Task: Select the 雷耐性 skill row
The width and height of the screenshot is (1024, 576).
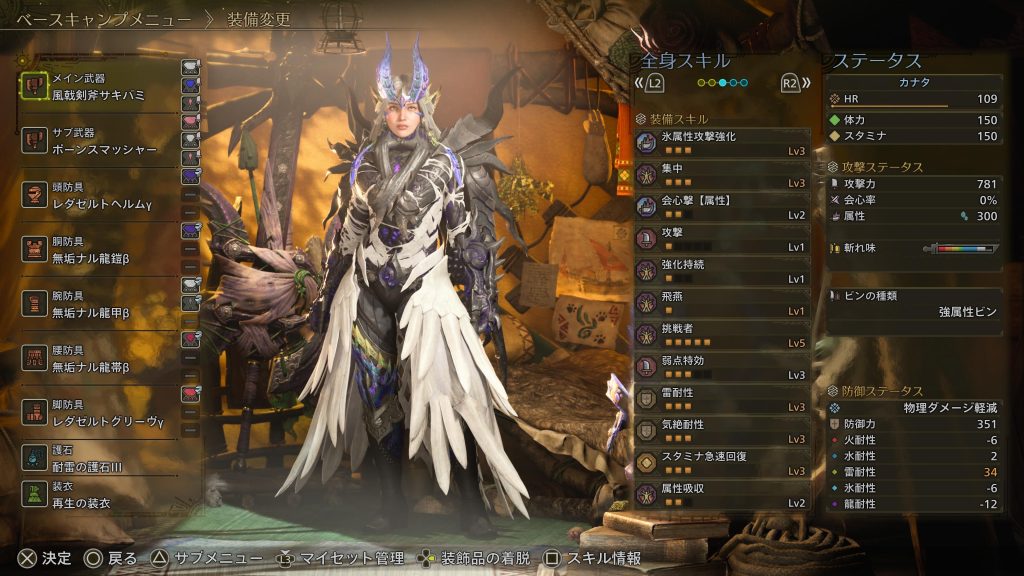Action: (722, 399)
